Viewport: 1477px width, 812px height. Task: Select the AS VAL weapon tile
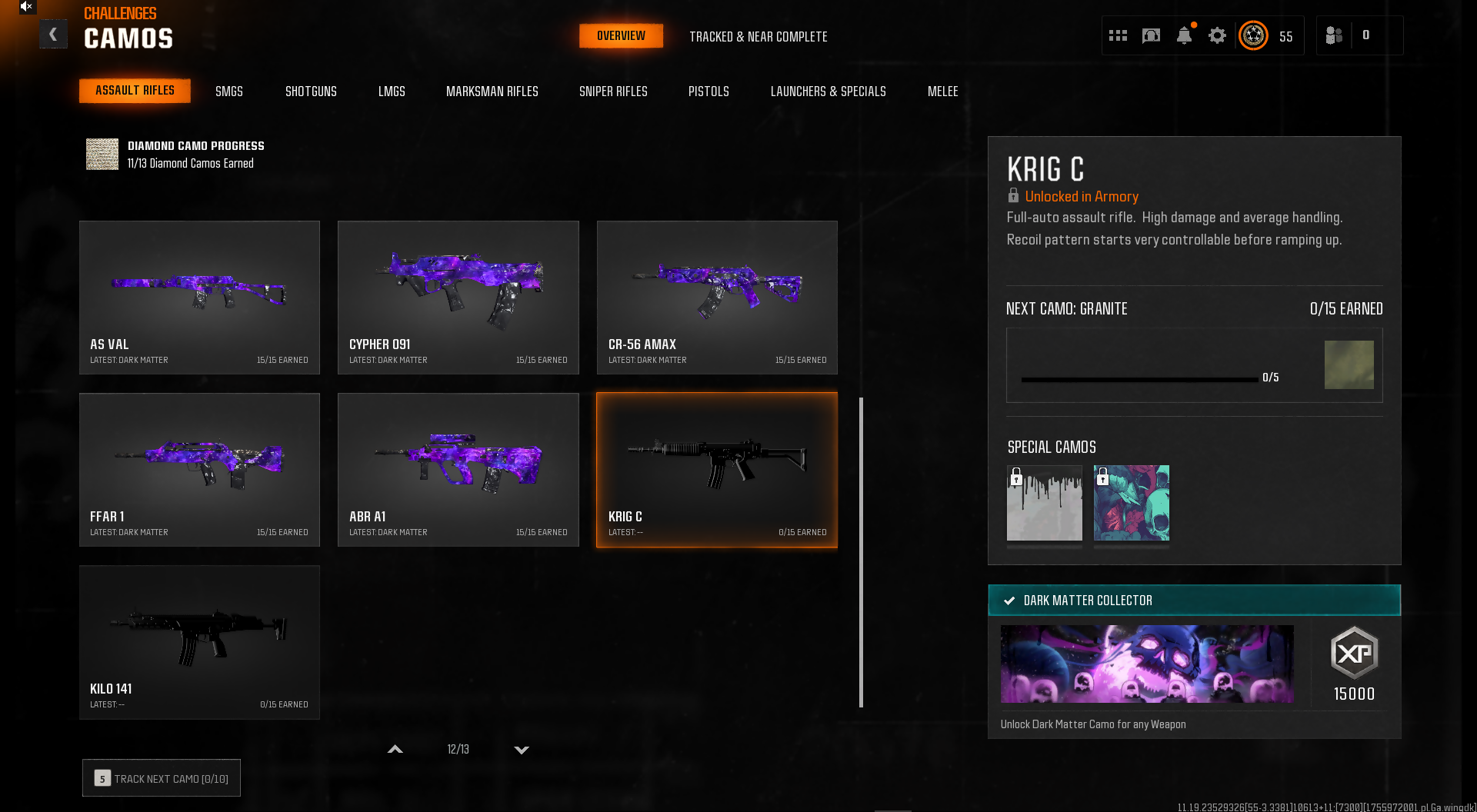click(199, 298)
